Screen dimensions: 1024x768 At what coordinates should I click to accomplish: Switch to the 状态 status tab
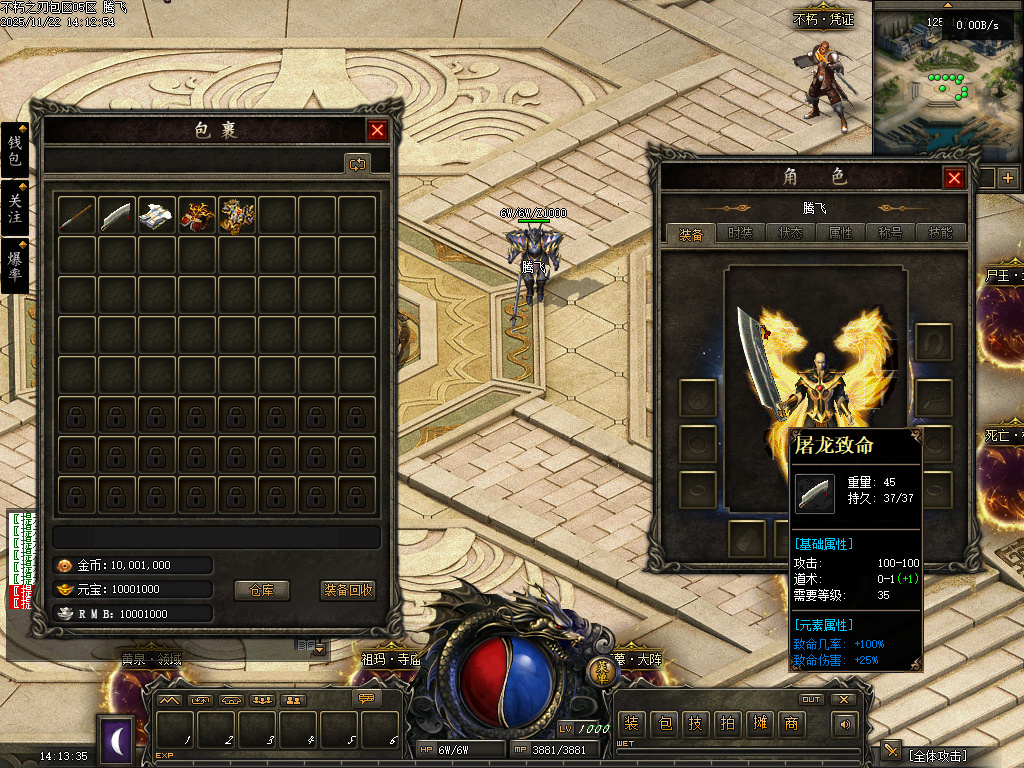click(x=791, y=233)
